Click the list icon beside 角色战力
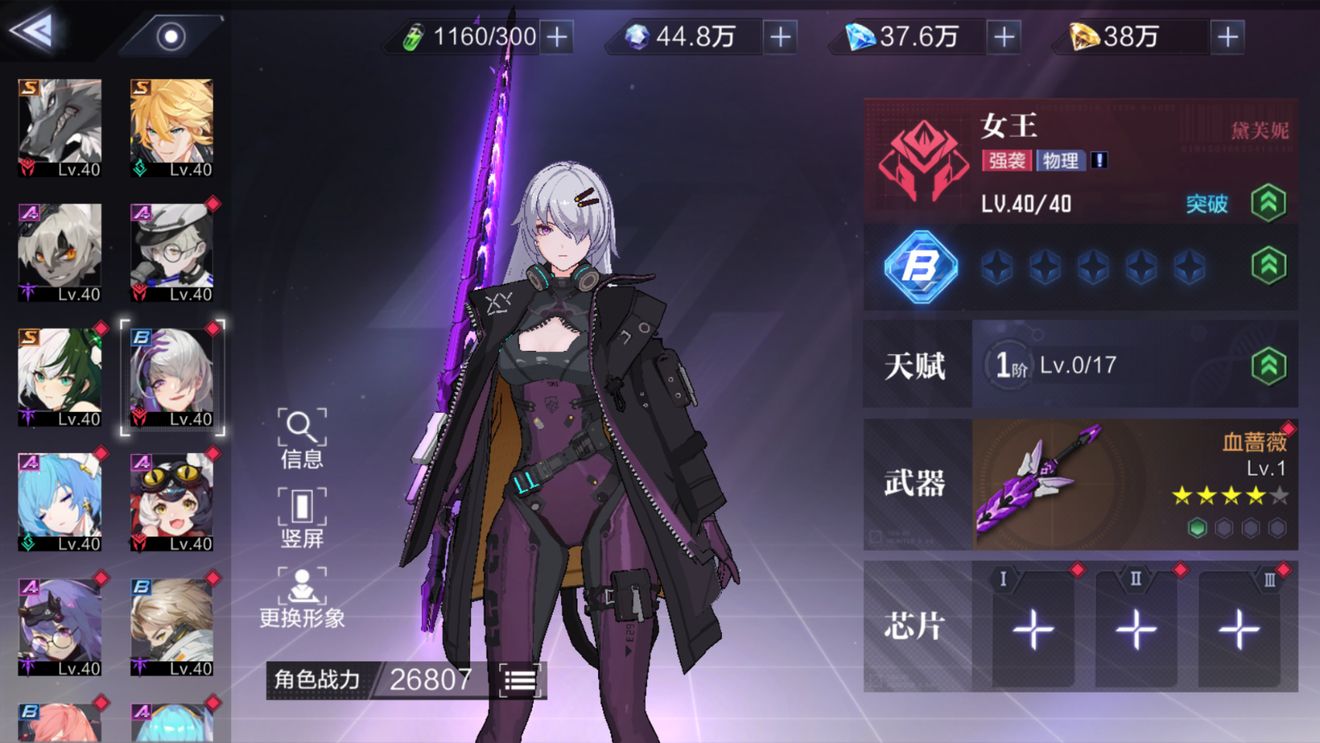The width and height of the screenshot is (1320, 743). pos(520,678)
